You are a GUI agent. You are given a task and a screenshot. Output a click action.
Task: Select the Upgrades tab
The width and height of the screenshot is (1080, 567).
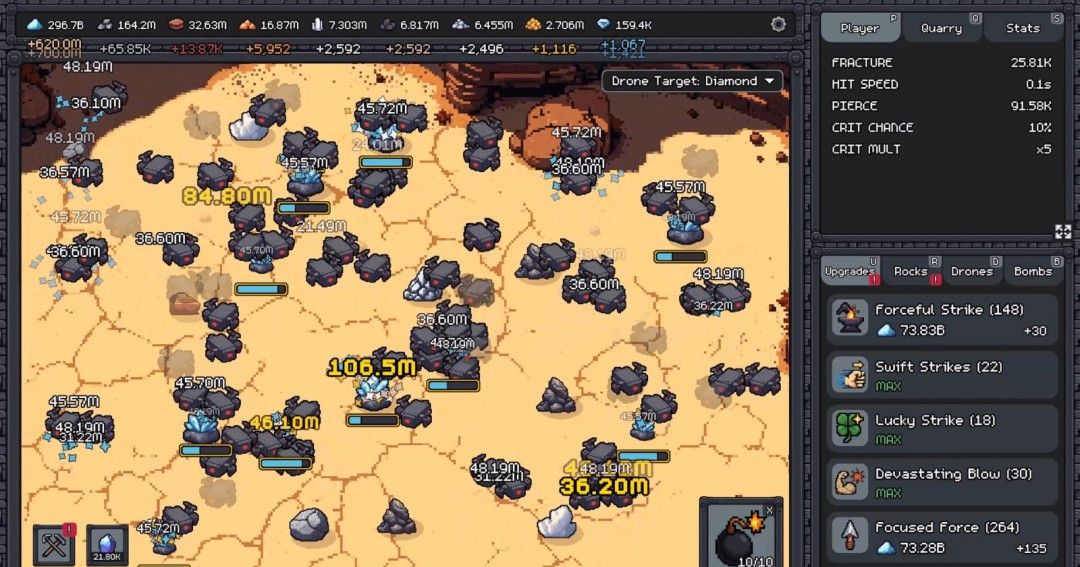[850, 271]
